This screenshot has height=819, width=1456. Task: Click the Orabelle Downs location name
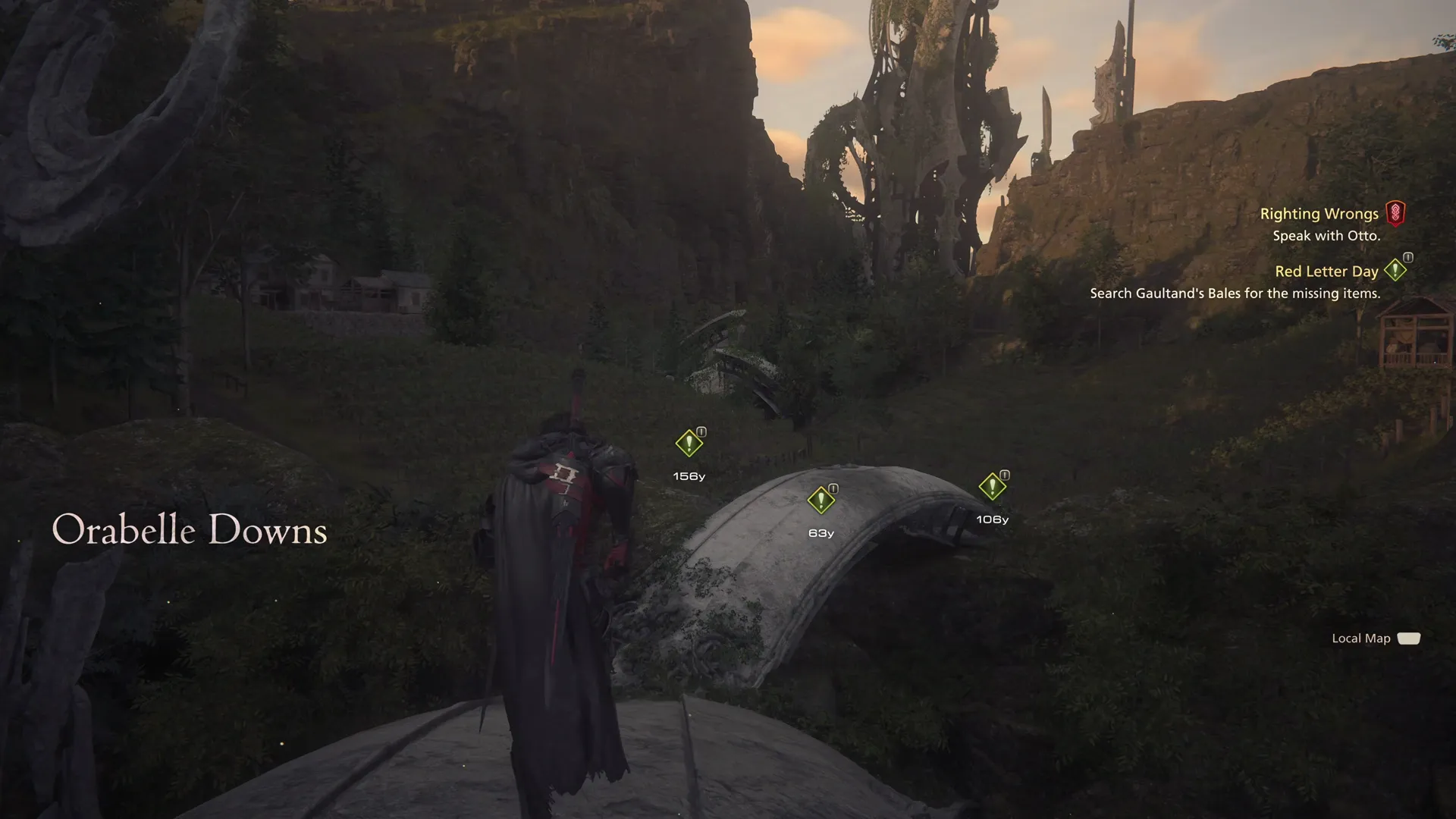pyautogui.click(x=189, y=530)
